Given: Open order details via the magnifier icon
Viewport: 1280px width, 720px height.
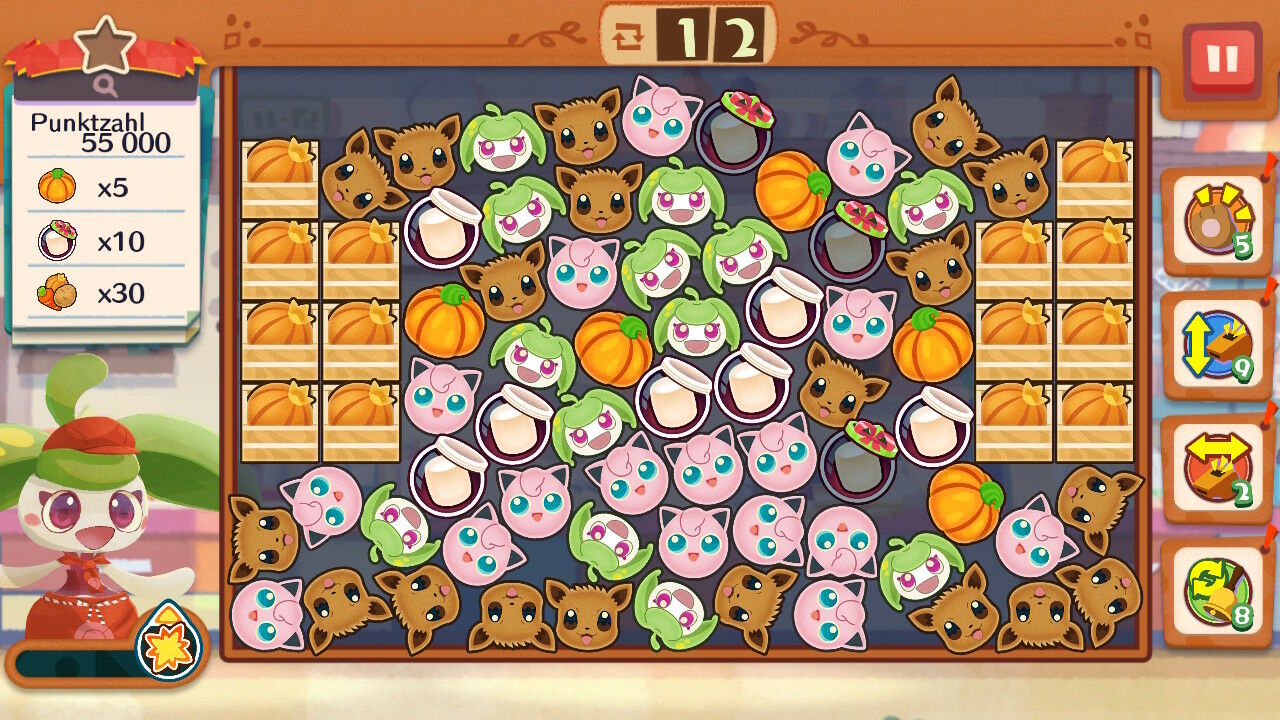Looking at the screenshot, I should tap(106, 86).
